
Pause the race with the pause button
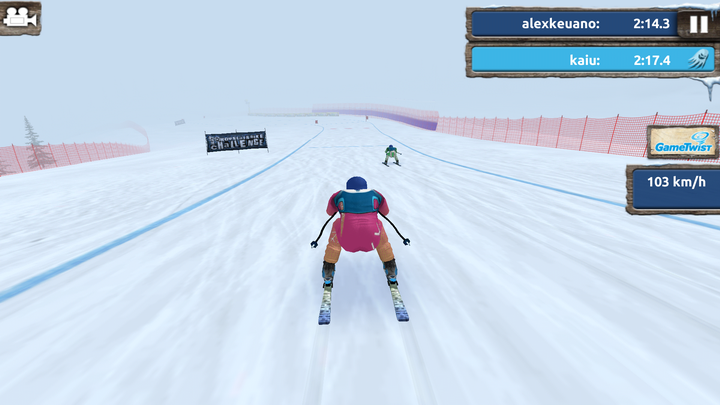tap(696, 22)
